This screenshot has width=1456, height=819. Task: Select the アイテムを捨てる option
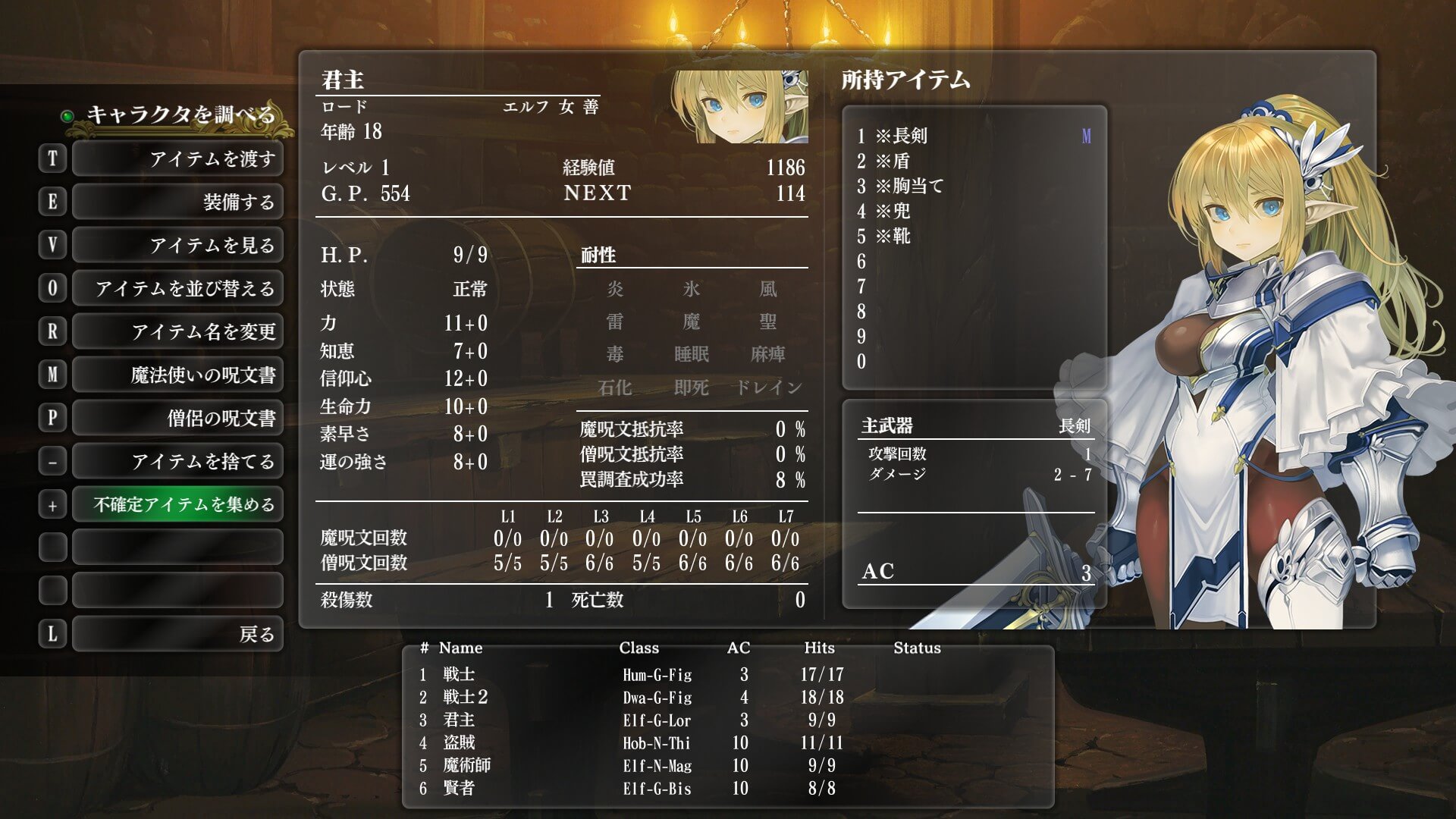pos(177,460)
